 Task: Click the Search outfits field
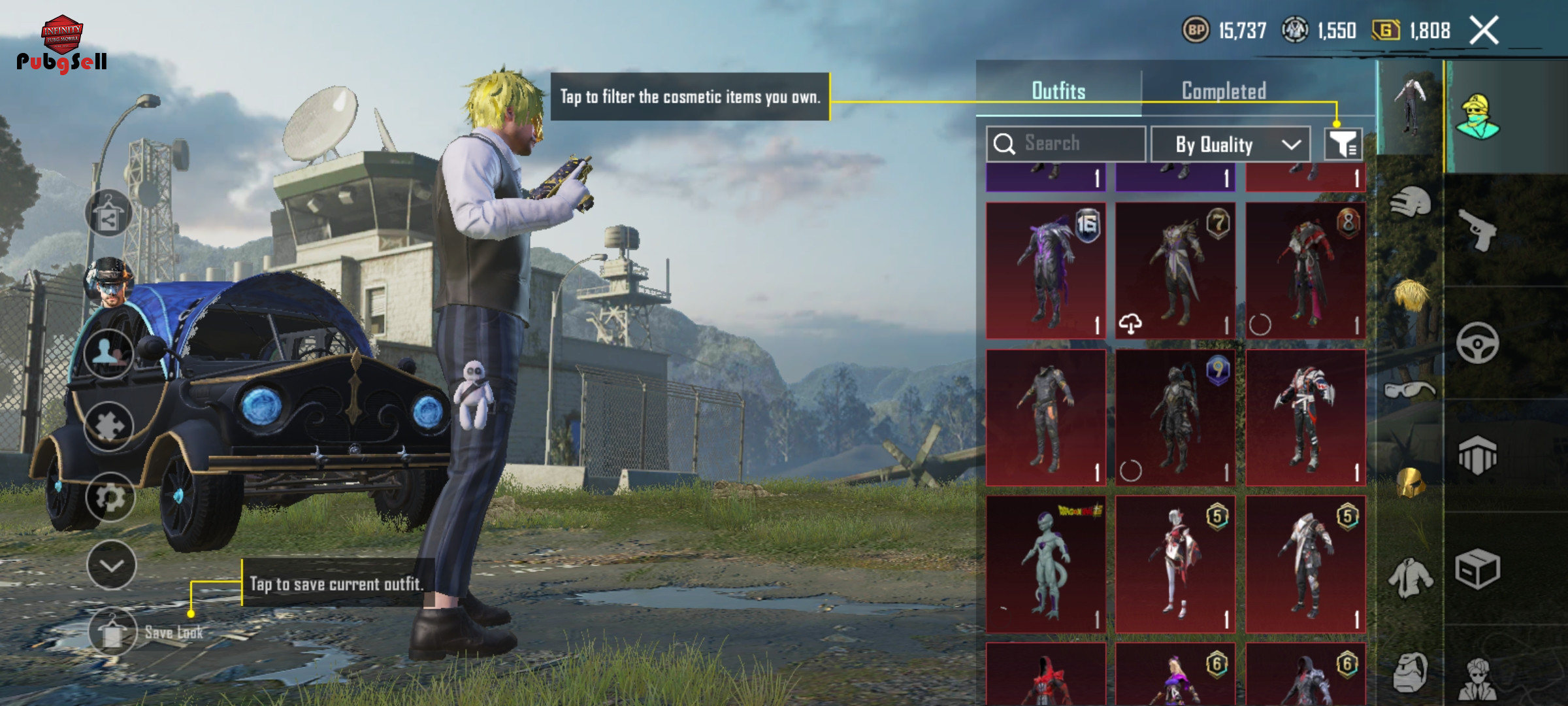pyautogui.click(x=1066, y=144)
